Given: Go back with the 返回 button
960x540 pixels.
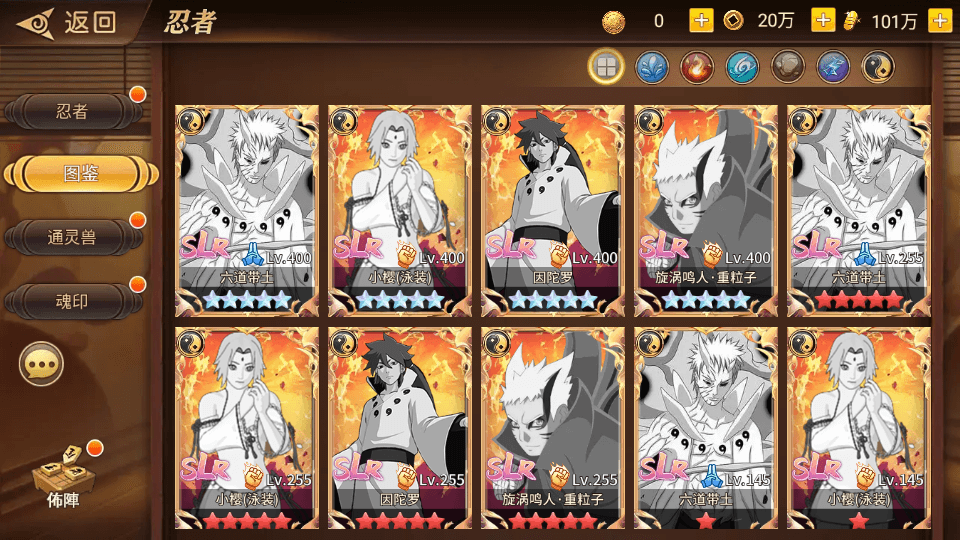Looking at the screenshot, I should pos(68,22).
